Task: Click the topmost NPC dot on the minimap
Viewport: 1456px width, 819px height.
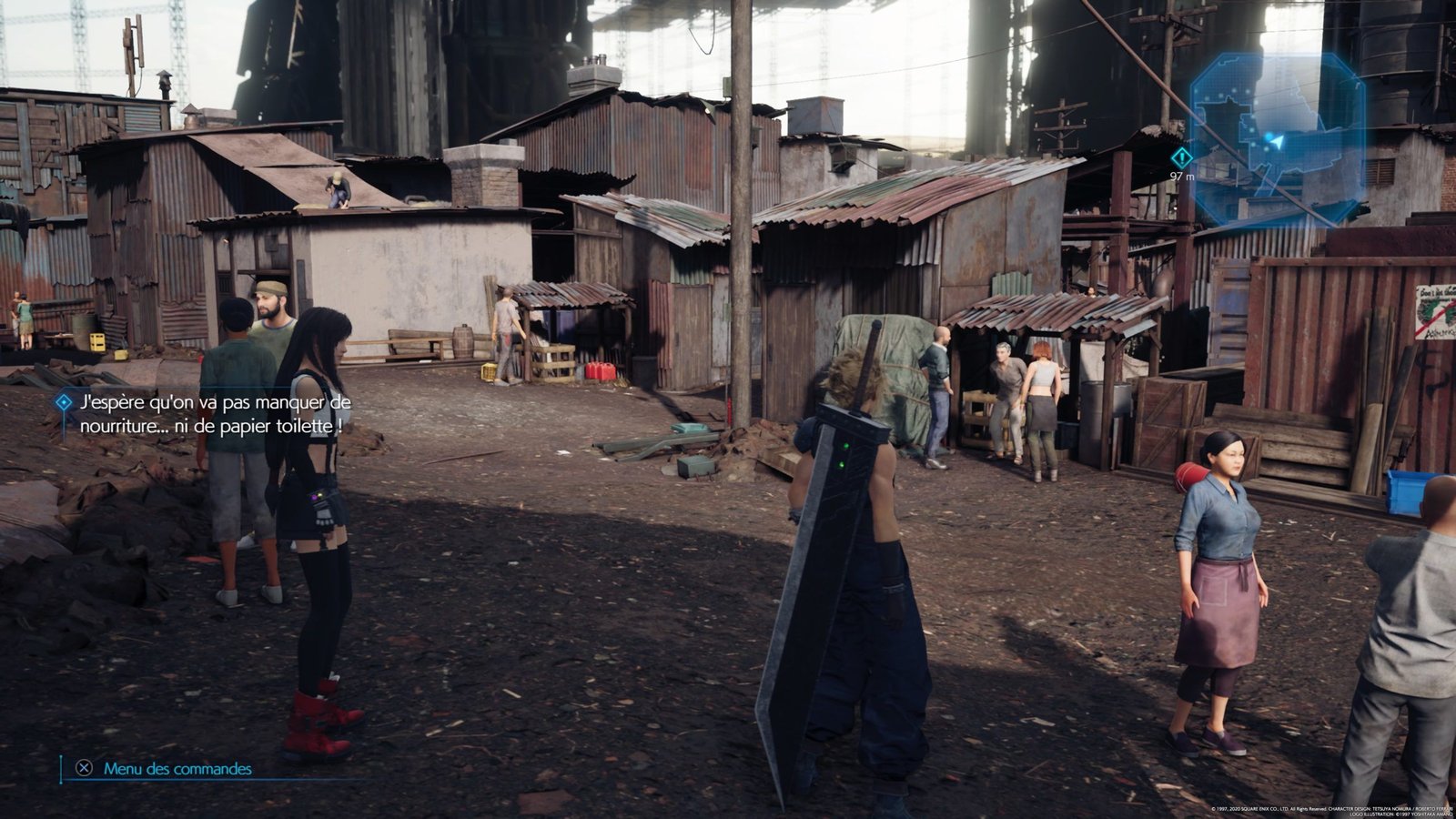Action: [1235, 90]
